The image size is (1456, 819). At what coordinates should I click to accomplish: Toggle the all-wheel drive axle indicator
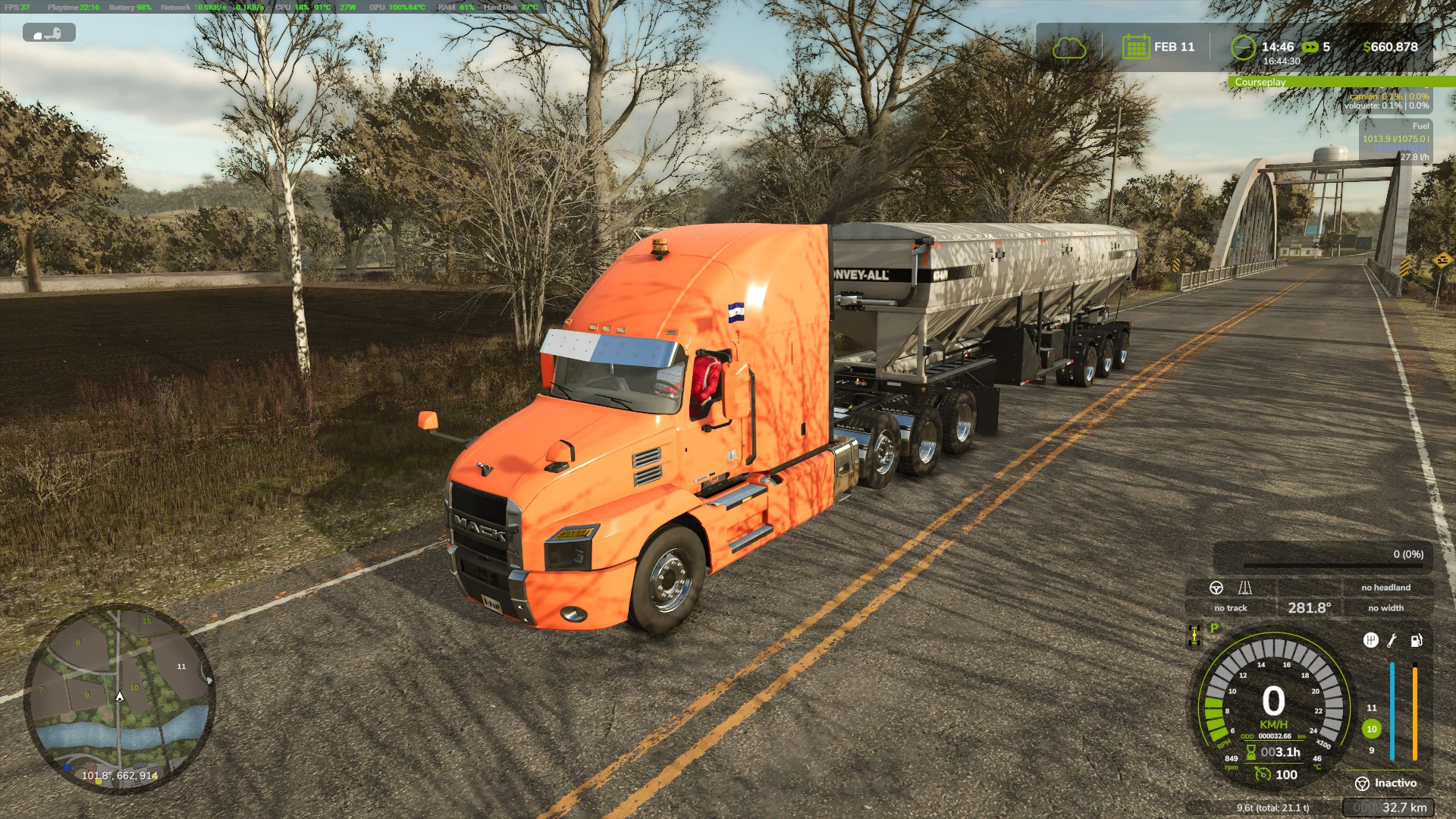coord(1193,637)
